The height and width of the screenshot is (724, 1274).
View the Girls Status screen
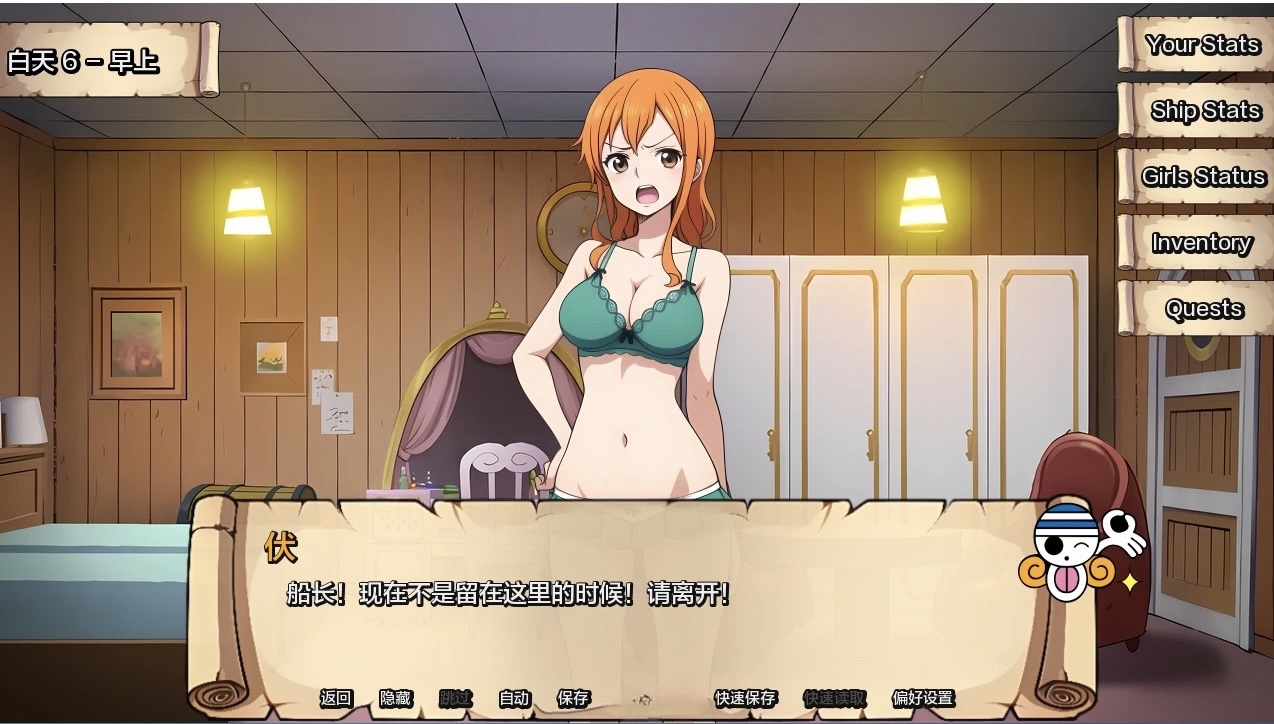pyautogui.click(x=1203, y=177)
